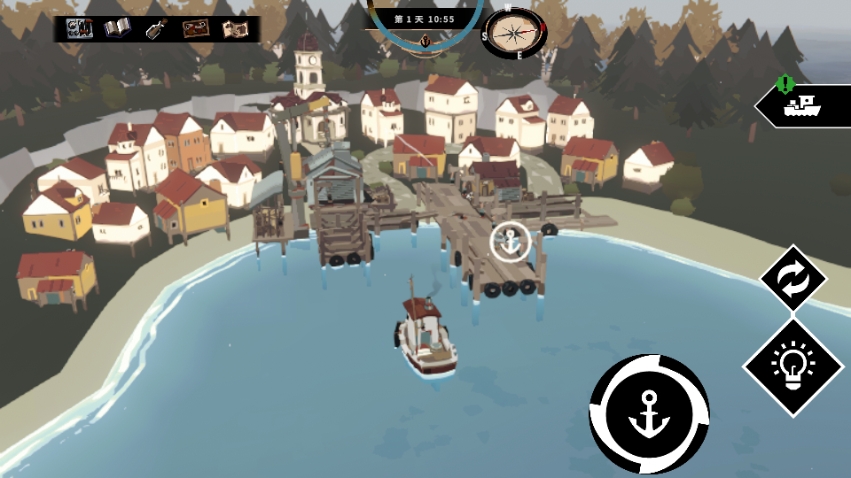Open the red card icon in the toolbar
This screenshot has width=851, height=478.
pos(195,29)
